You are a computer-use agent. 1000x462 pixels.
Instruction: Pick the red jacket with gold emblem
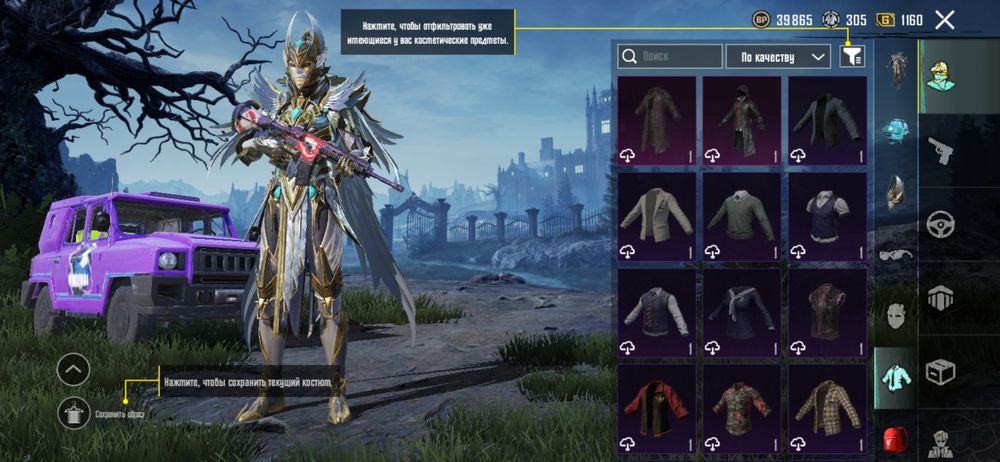coord(656,407)
